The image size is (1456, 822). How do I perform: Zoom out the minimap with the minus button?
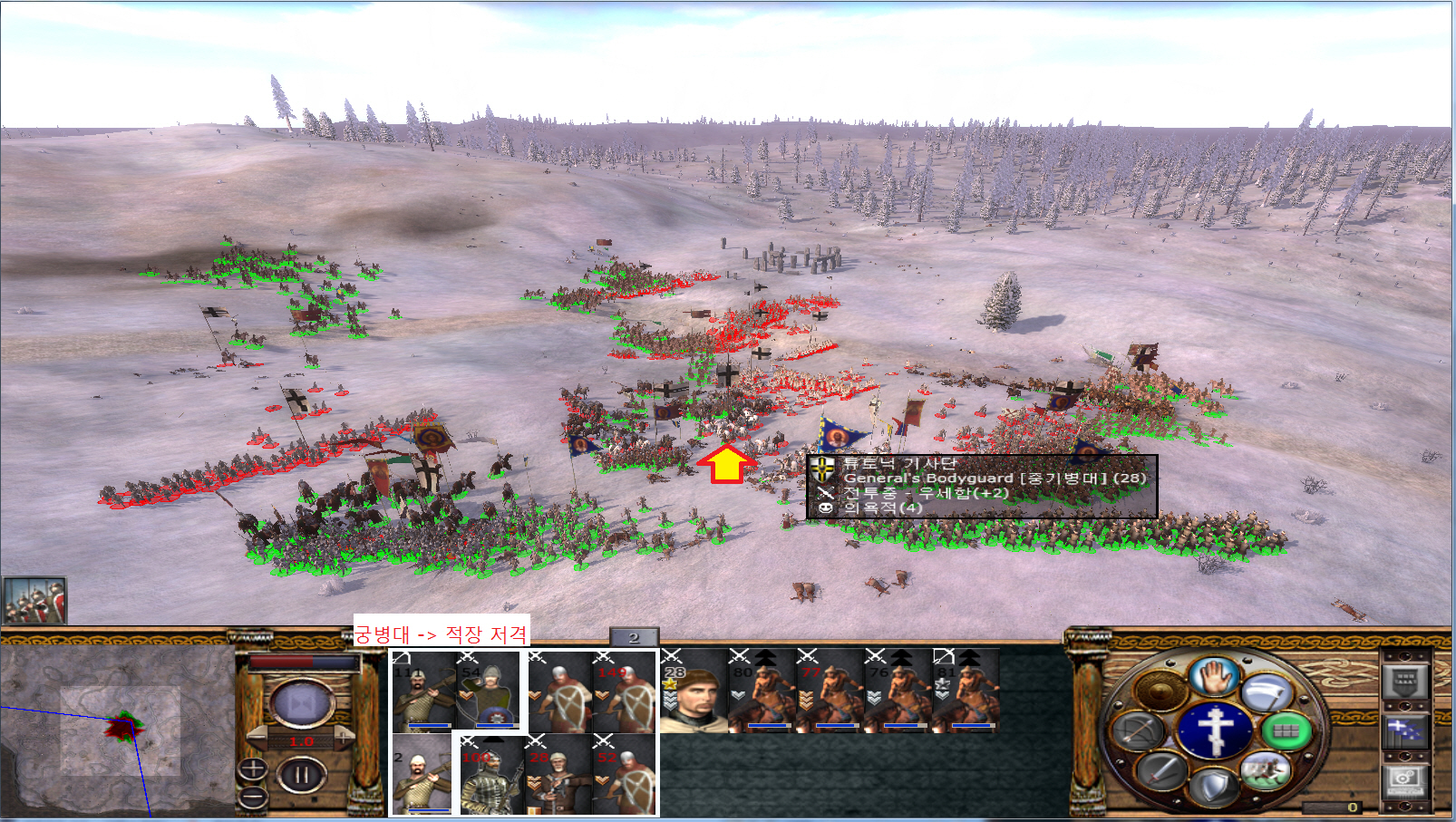coord(252,798)
